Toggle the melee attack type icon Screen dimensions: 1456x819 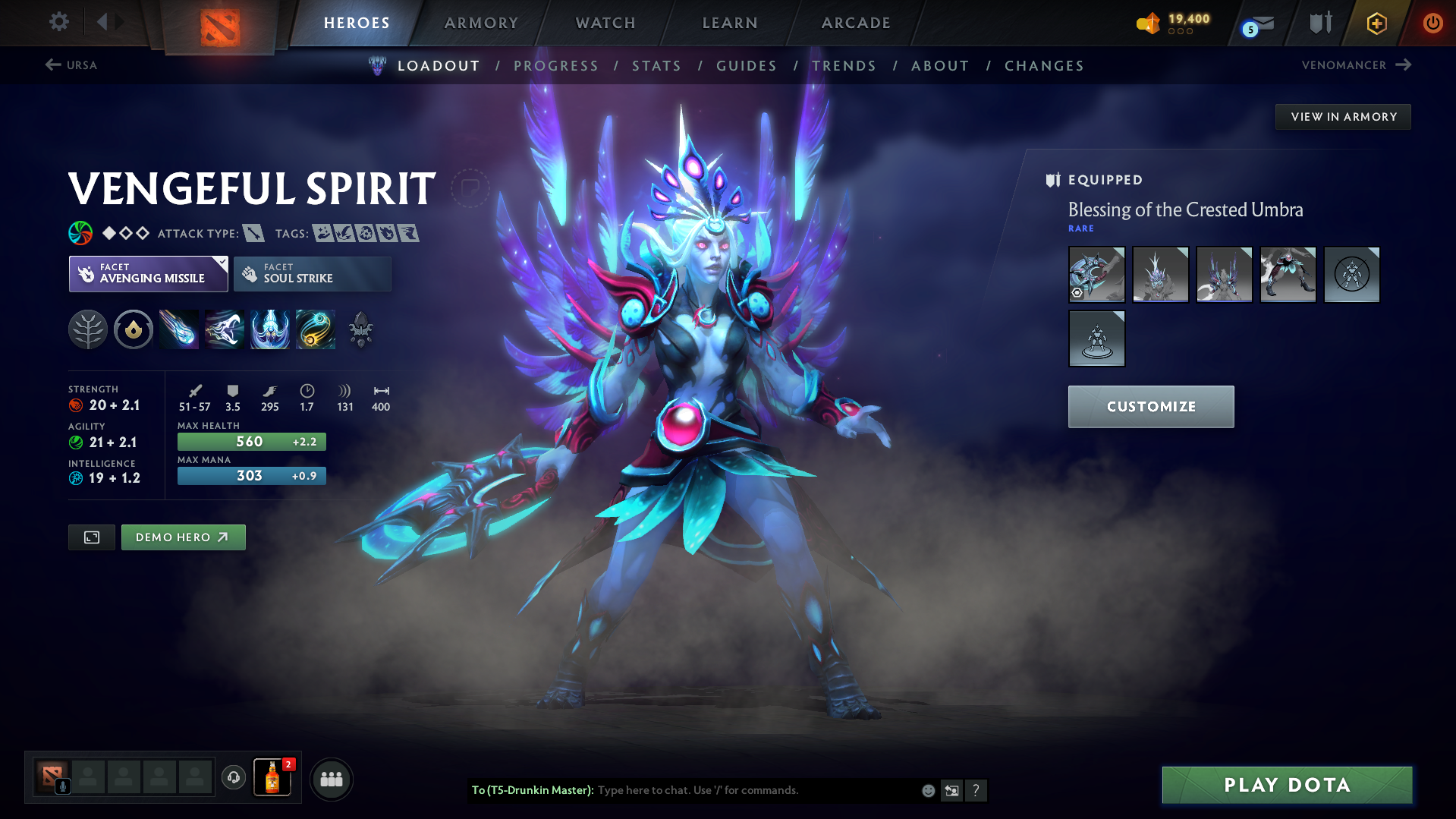(x=253, y=233)
